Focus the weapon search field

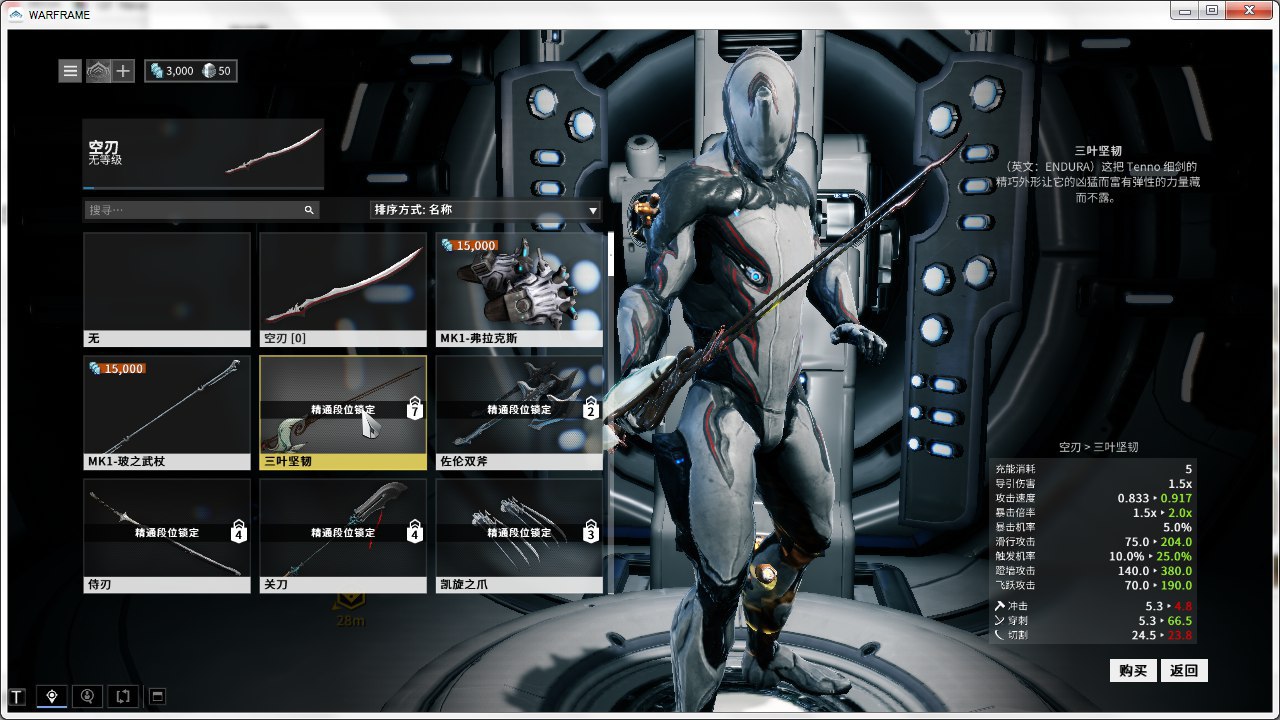(x=195, y=210)
